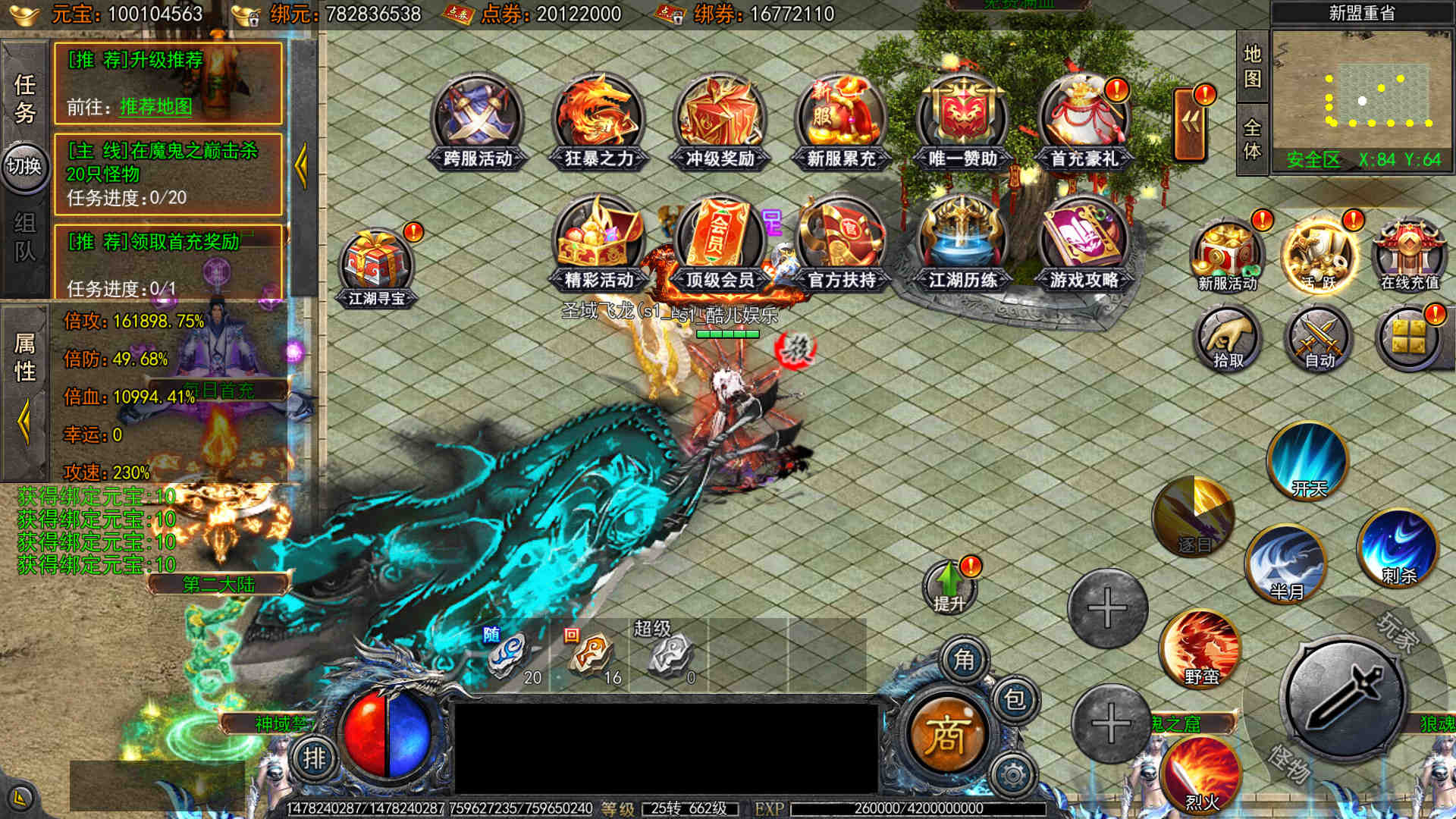Switch to the 组队 team tab
The height and width of the screenshot is (819, 1456).
coord(24,237)
